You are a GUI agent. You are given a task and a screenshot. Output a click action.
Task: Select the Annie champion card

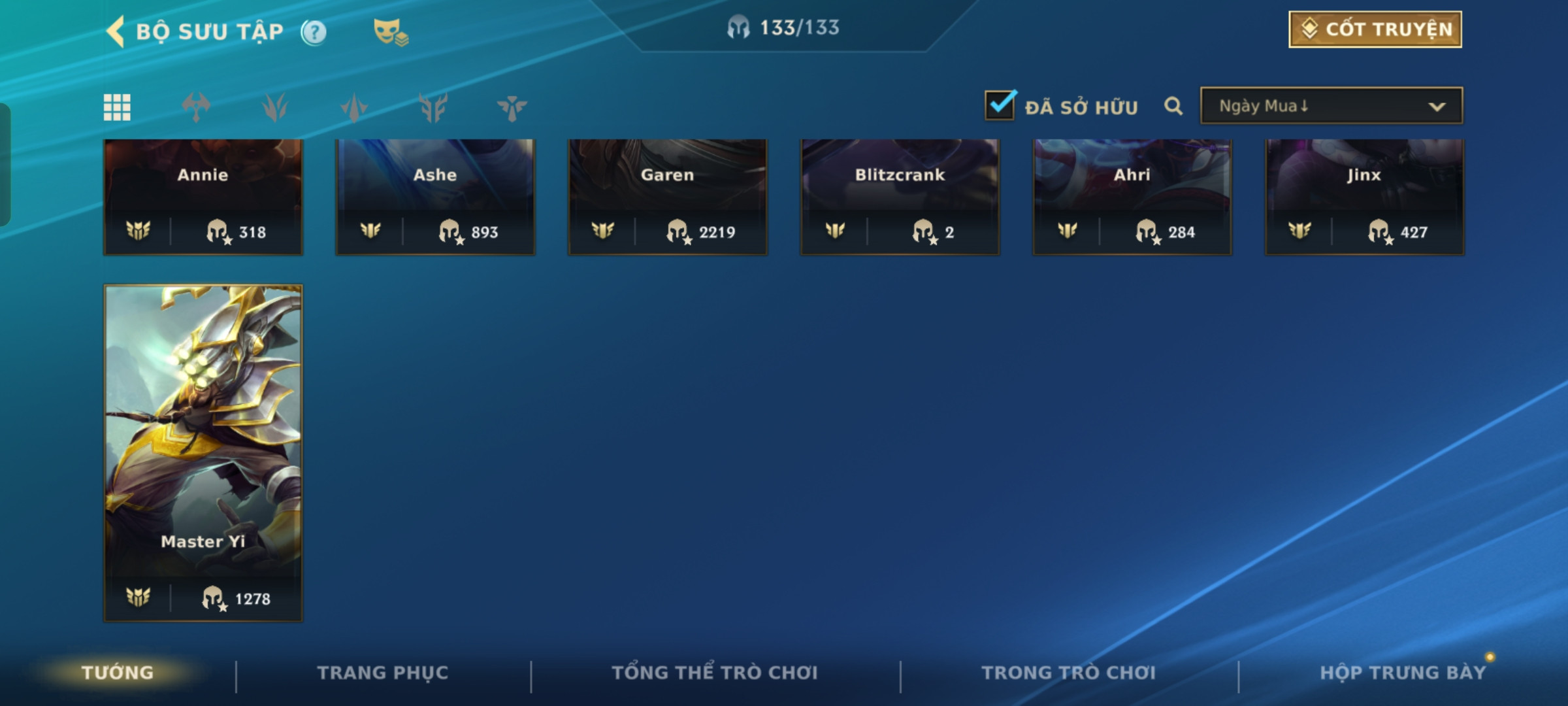pyautogui.click(x=203, y=196)
